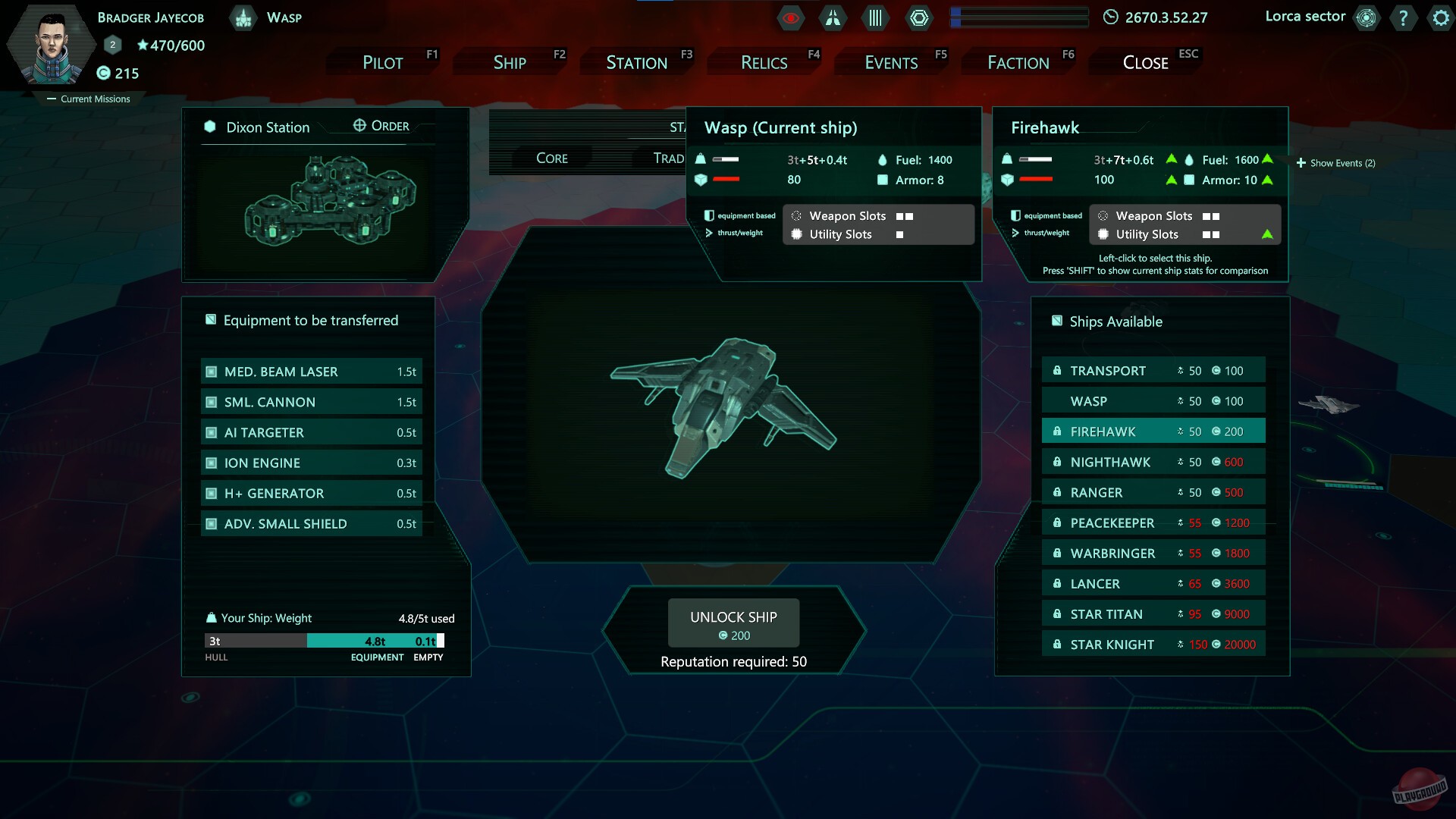Click the resource progress bar in top bar
The image size is (1456, 819).
click(x=1019, y=17)
